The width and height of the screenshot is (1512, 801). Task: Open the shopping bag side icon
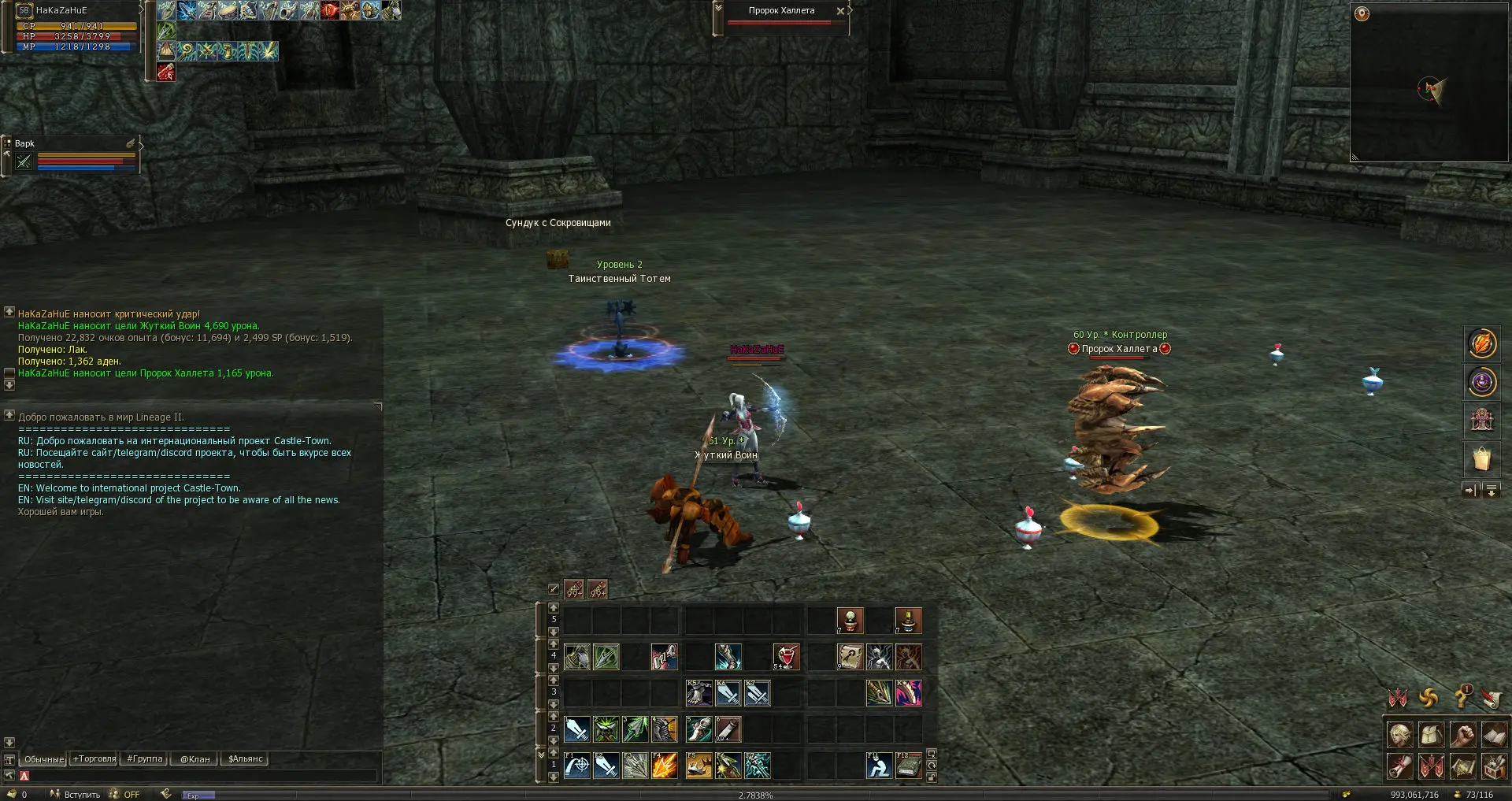[1481, 458]
